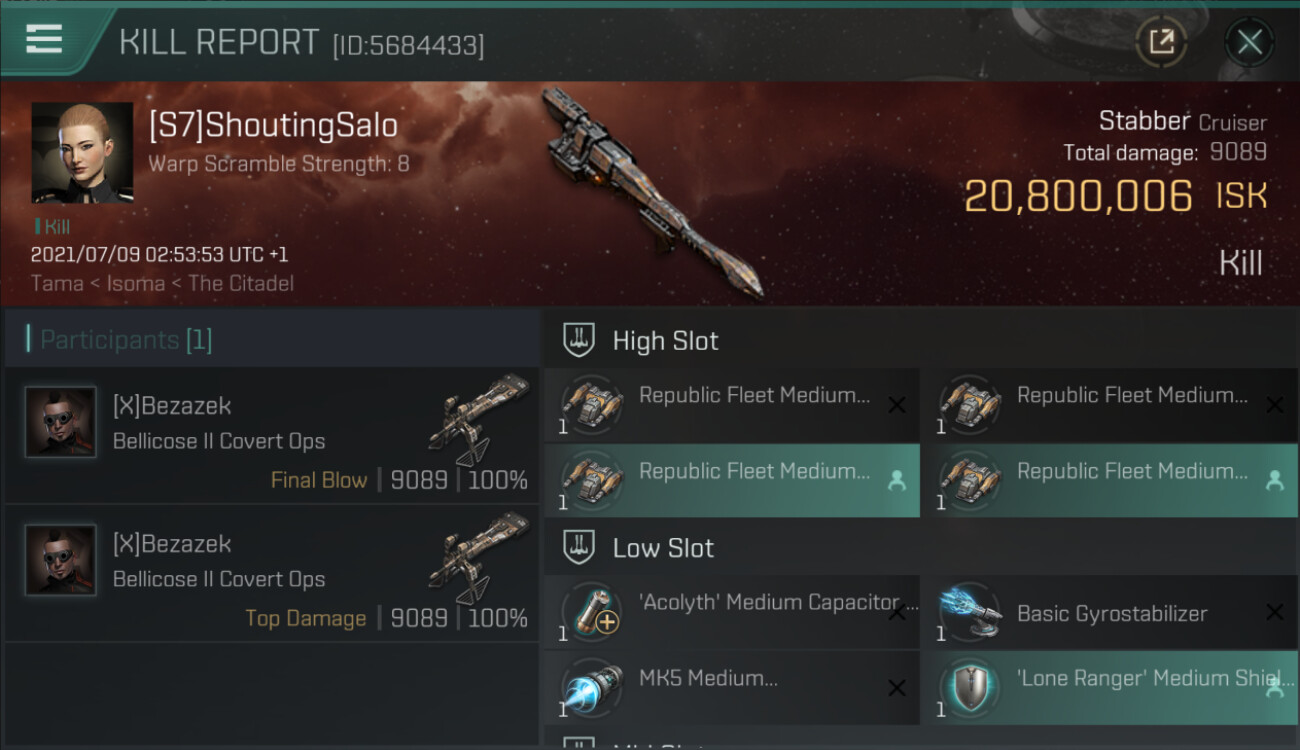View ShoutingSalo's character portrait
This screenshot has width=1300, height=750.
click(82, 153)
